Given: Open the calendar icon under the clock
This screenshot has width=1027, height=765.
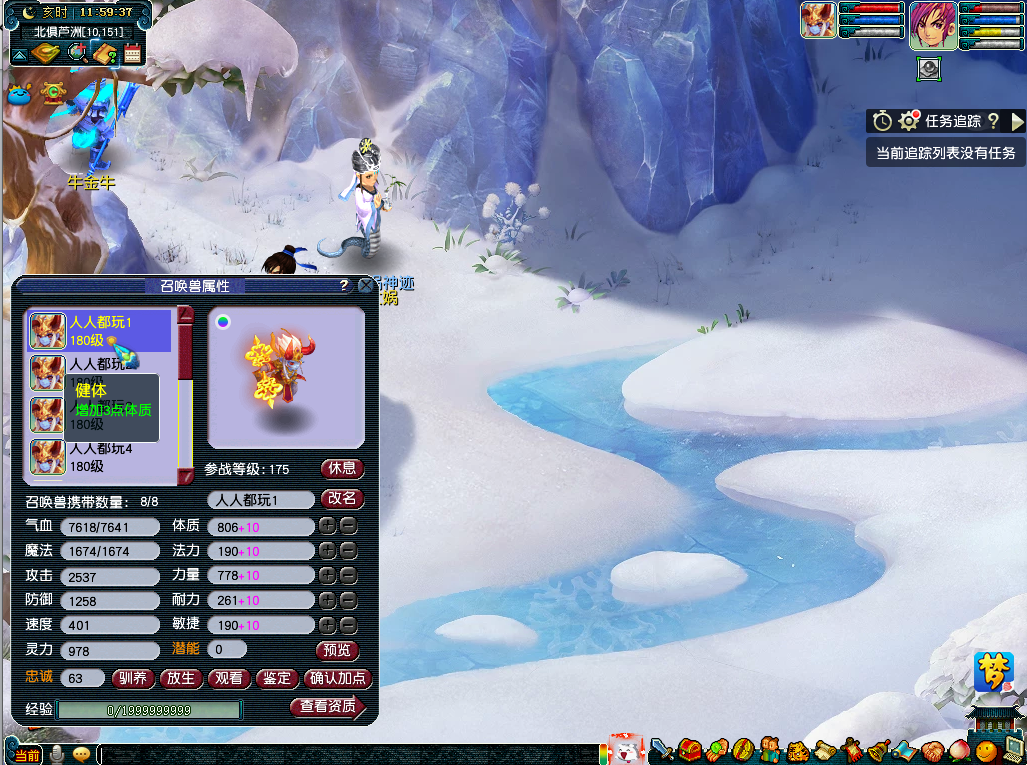Looking at the screenshot, I should click(x=132, y=53).
